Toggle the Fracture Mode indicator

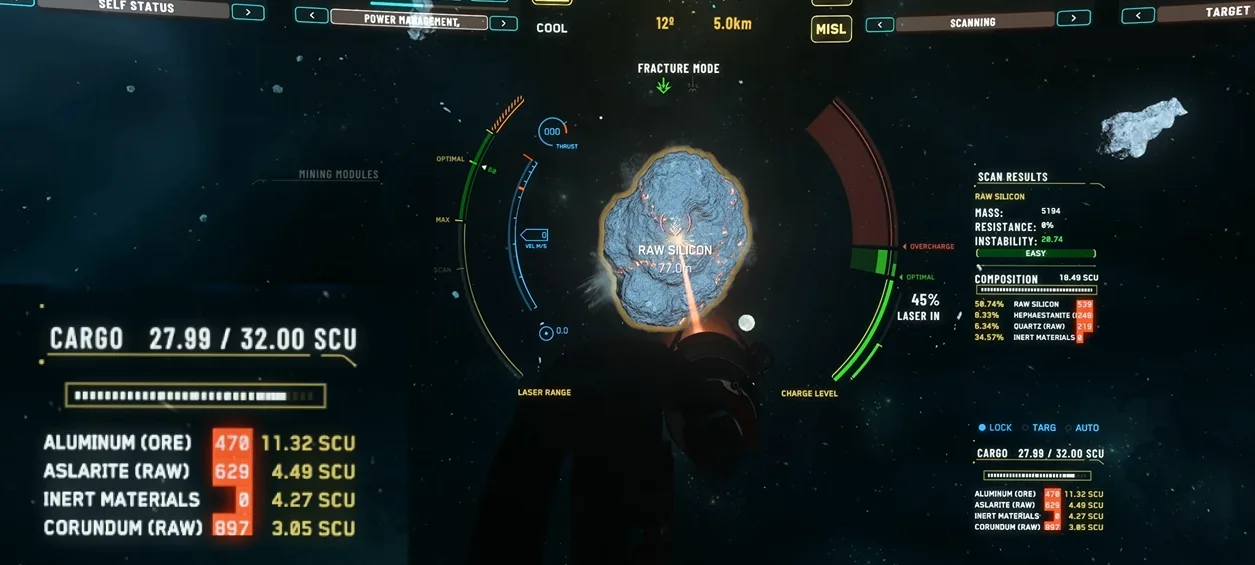pos(678,69)
